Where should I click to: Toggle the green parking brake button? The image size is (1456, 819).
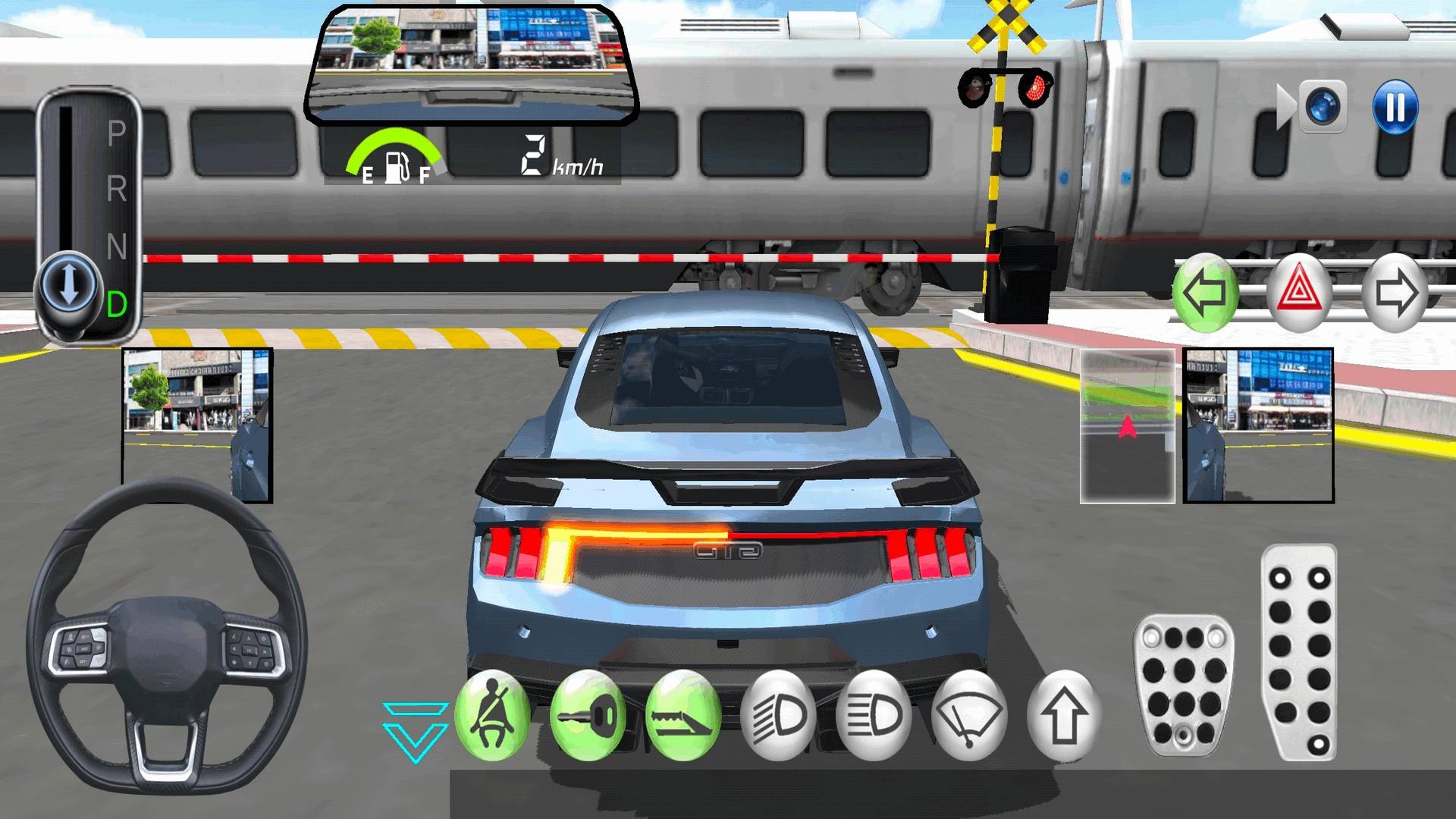[682, 715]
